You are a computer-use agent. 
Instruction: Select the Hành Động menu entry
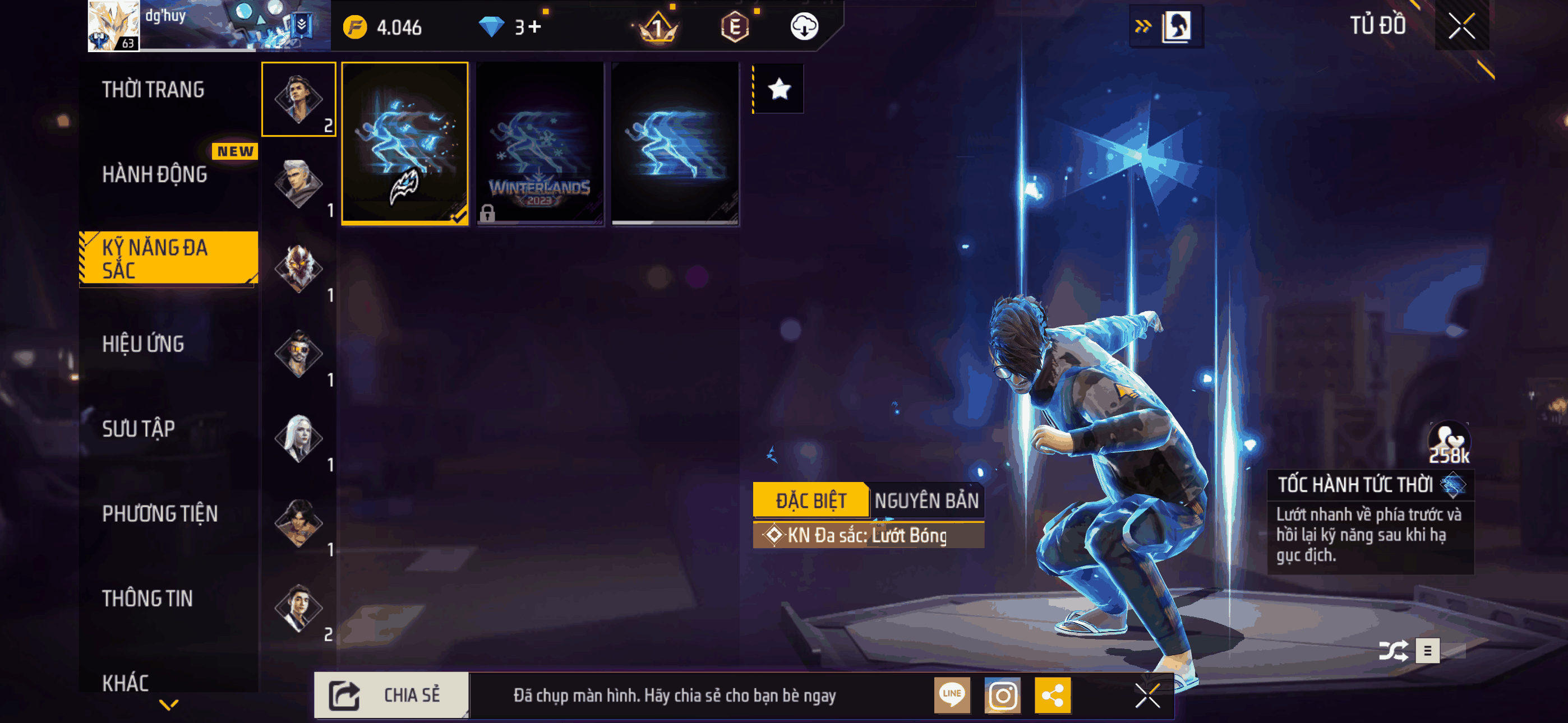pyautogui.click(x=155, y=175)
